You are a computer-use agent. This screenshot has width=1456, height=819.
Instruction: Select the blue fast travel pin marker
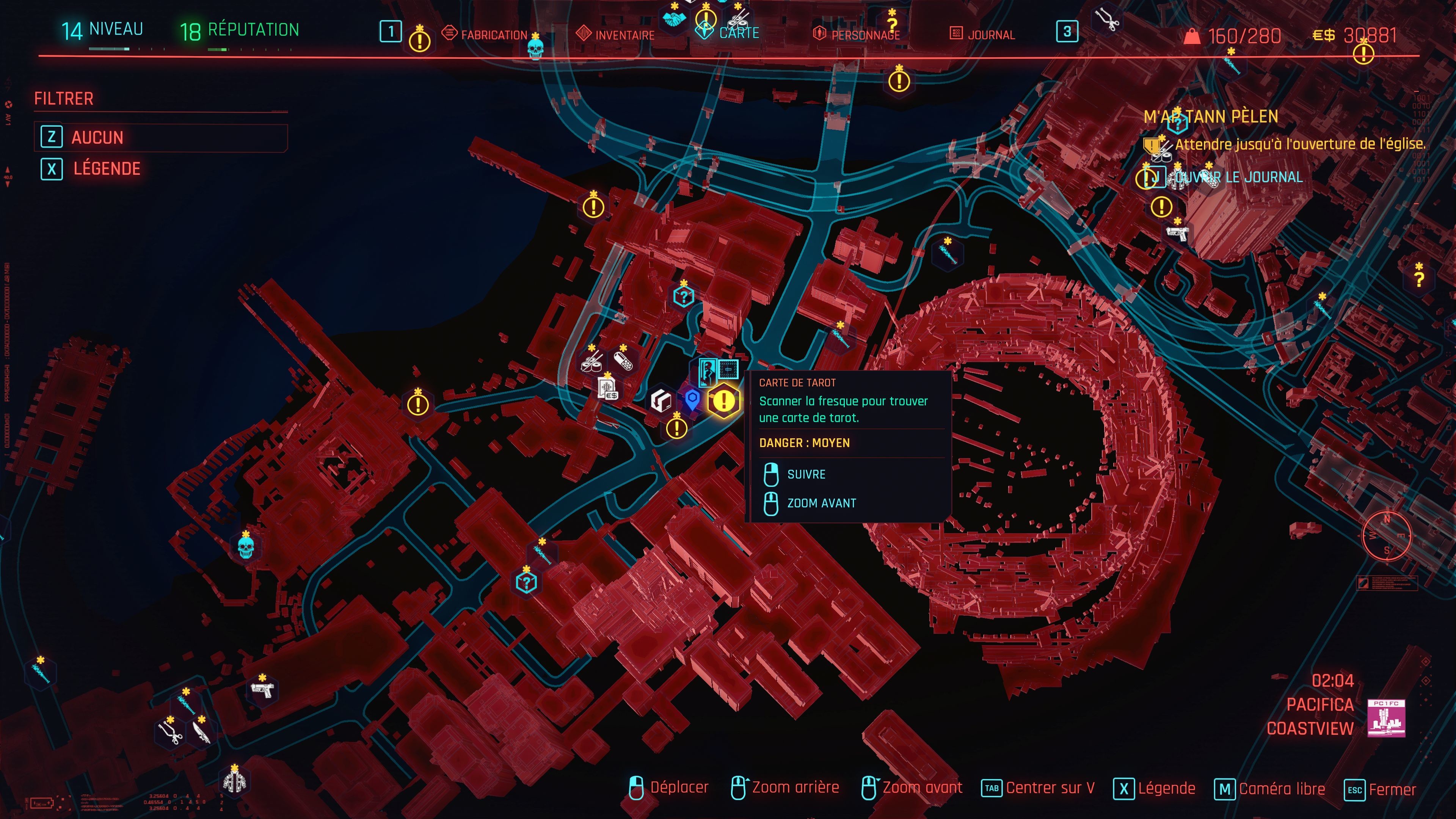point(692,400)
